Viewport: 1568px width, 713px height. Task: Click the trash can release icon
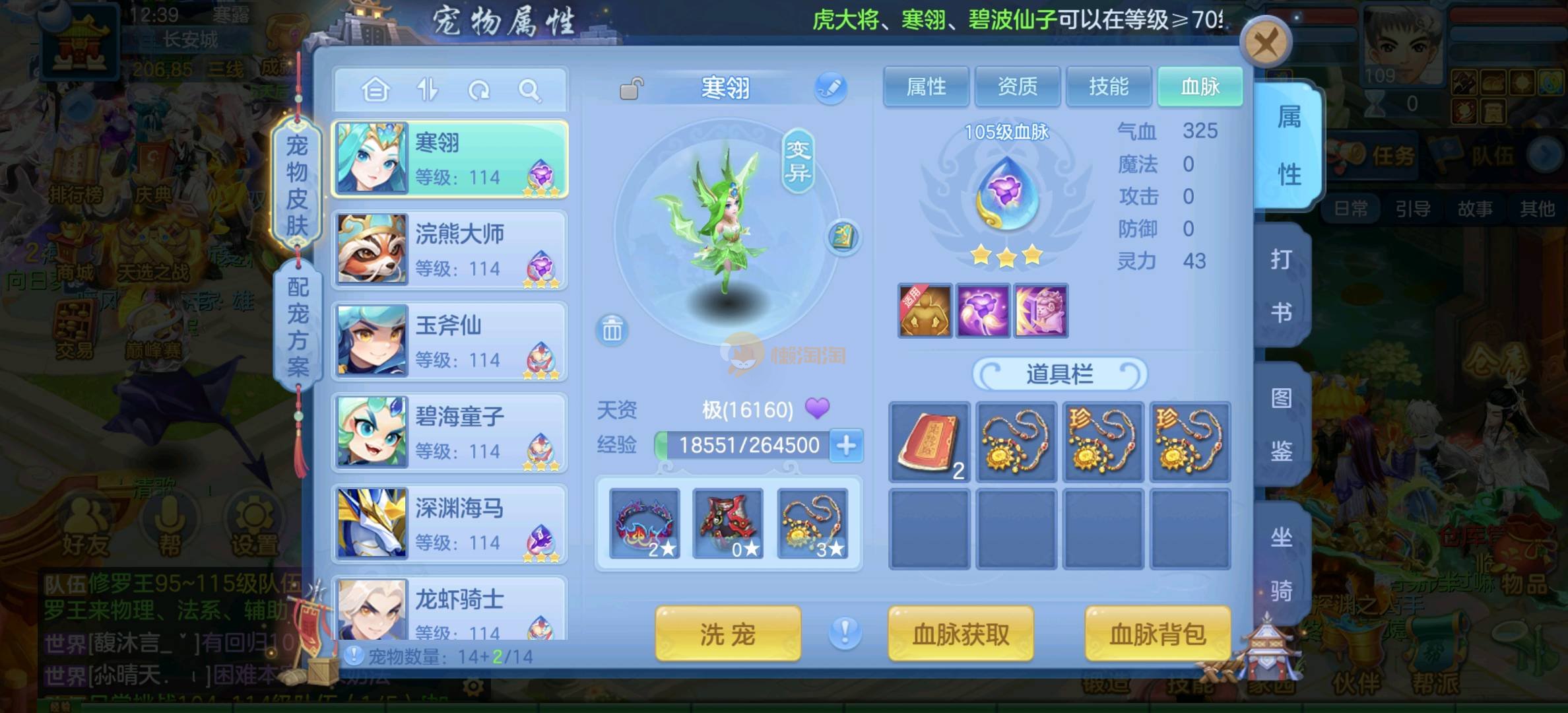612,329
